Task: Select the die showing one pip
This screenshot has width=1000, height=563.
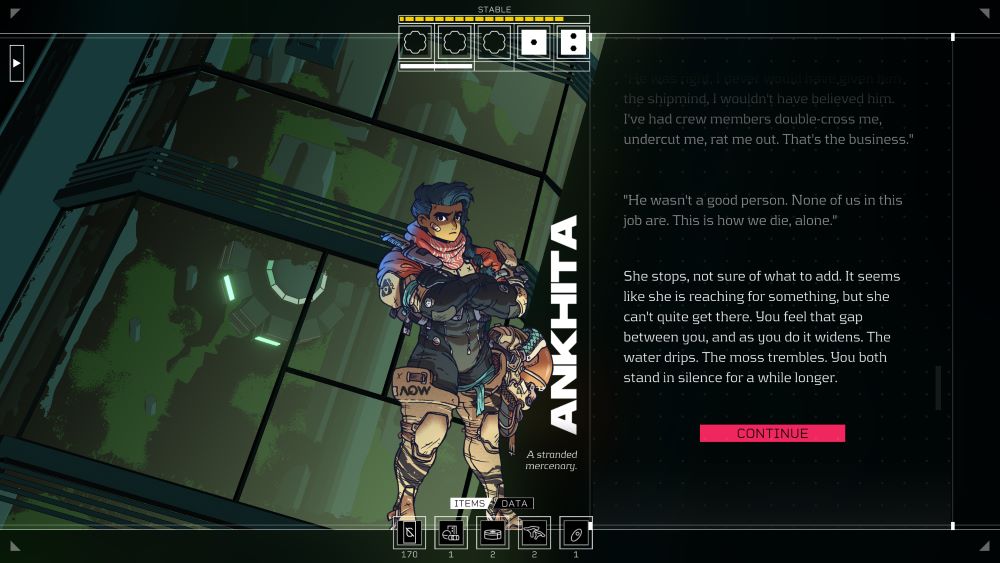Action: click(x=534, y=42)
